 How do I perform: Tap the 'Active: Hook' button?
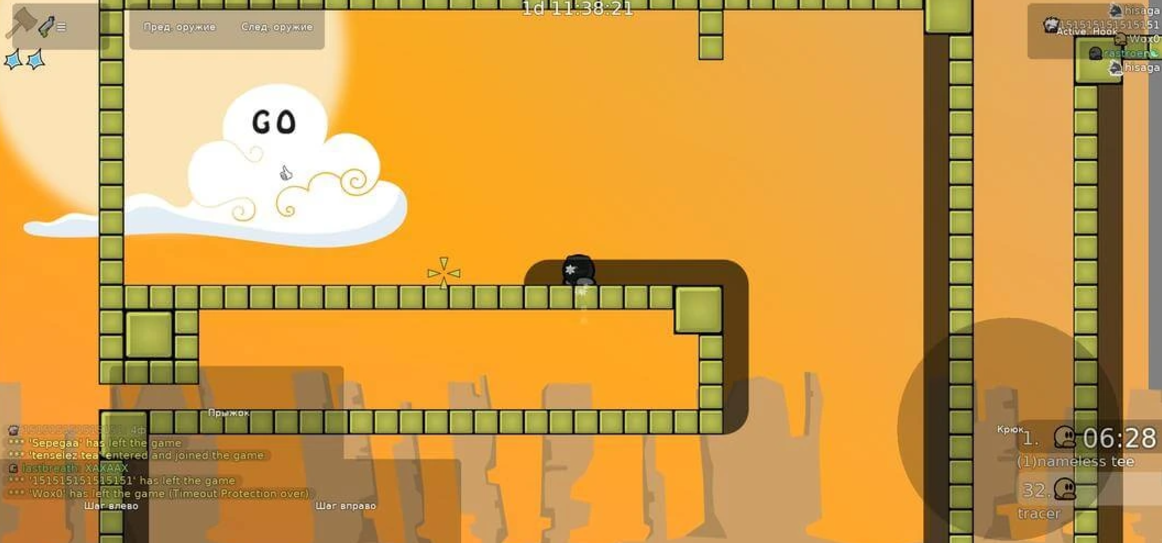point(1086,31)
